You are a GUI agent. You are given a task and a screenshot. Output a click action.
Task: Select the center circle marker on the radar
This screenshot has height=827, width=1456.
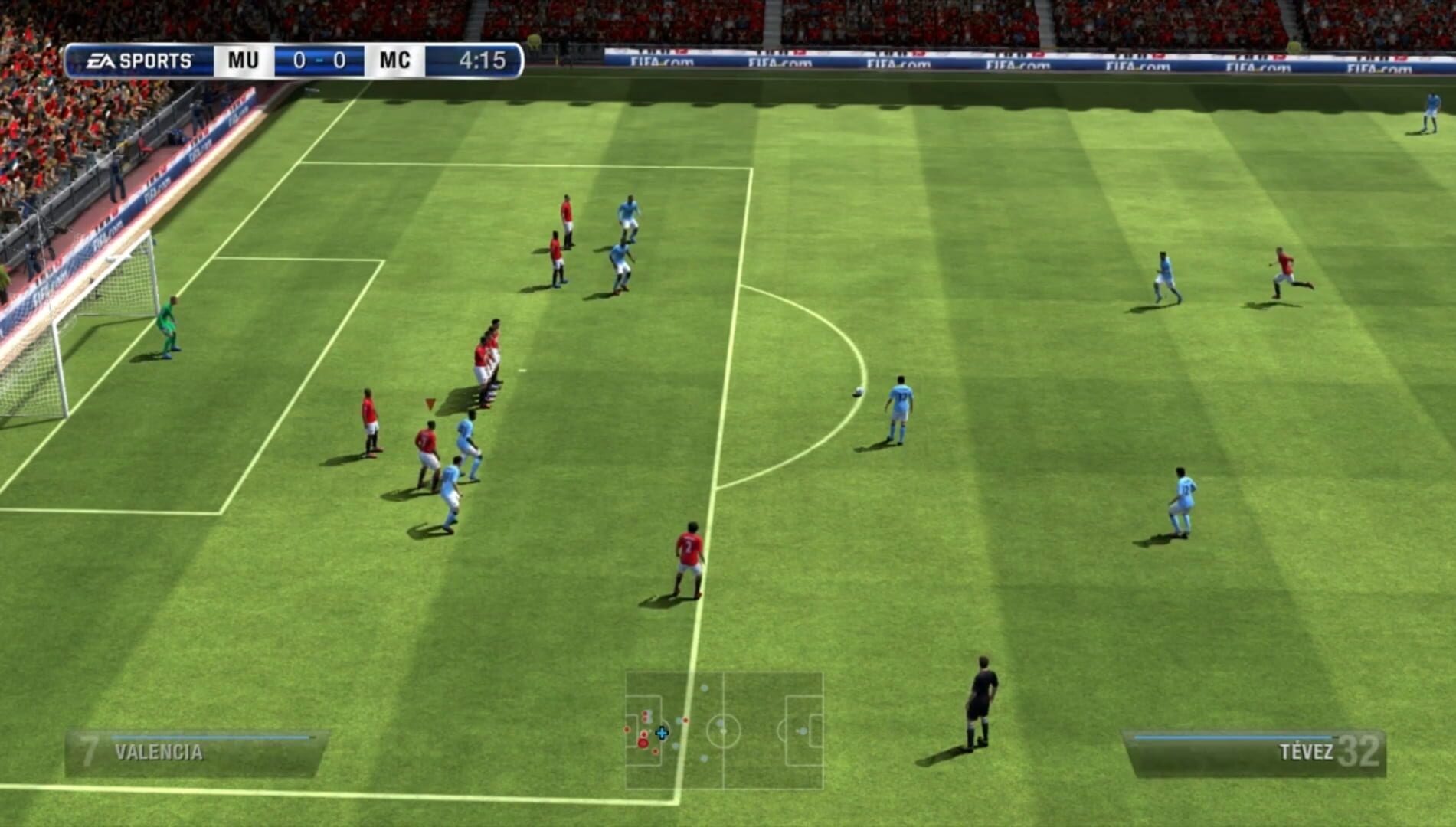coord(724,731)
